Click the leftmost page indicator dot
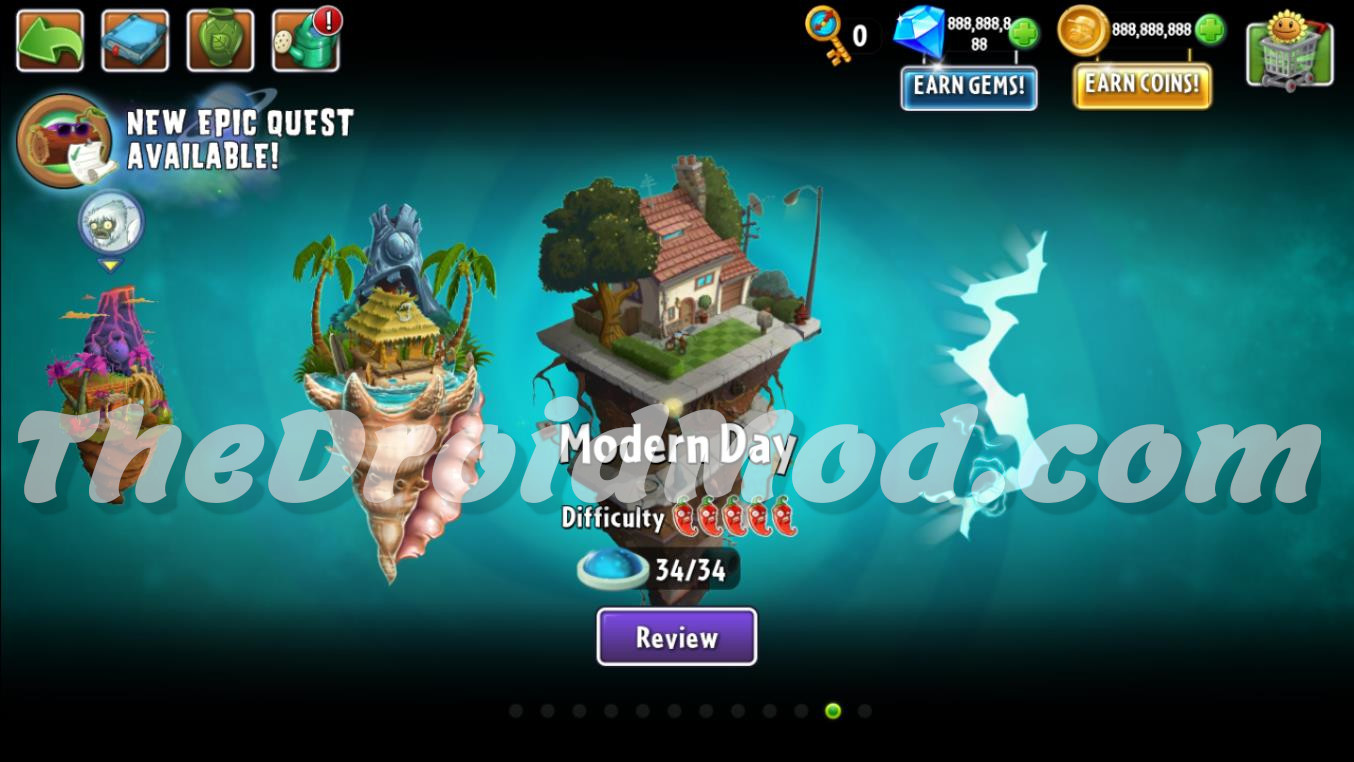Screen dimensions: 1354x762 [x=515, y=710]
